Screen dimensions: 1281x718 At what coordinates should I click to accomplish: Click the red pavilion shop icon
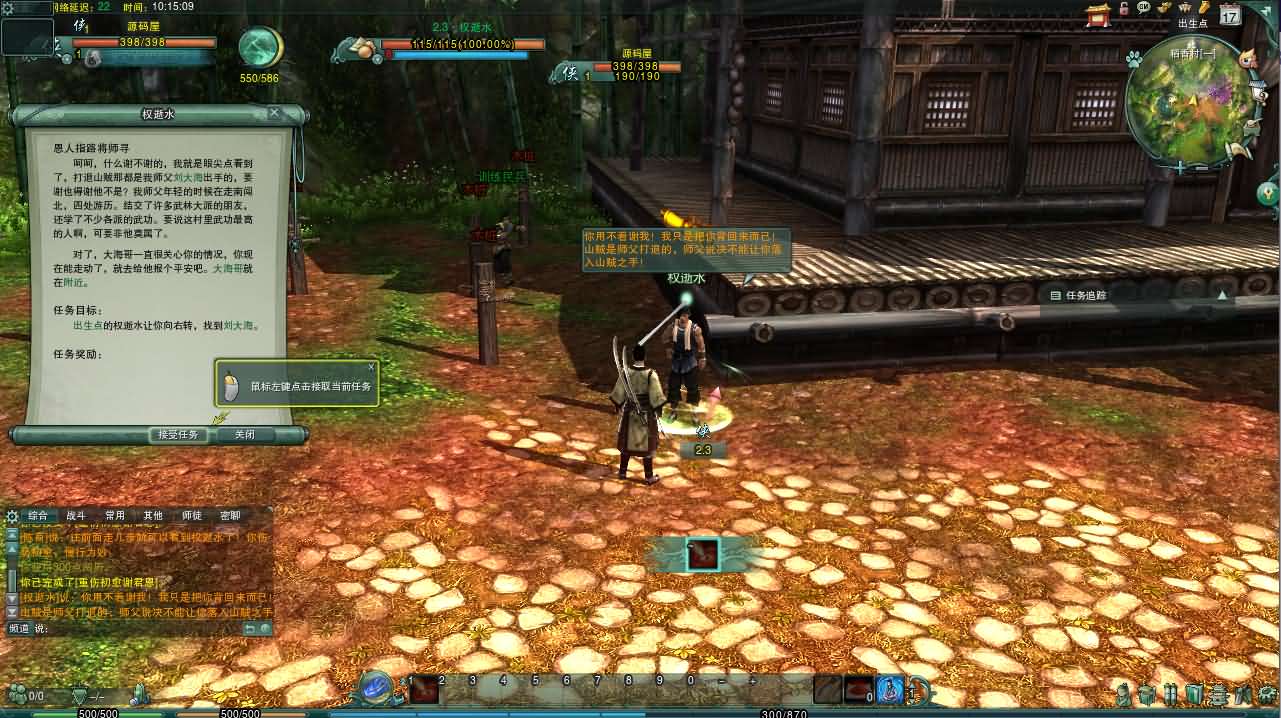[x=1099, y=16]
